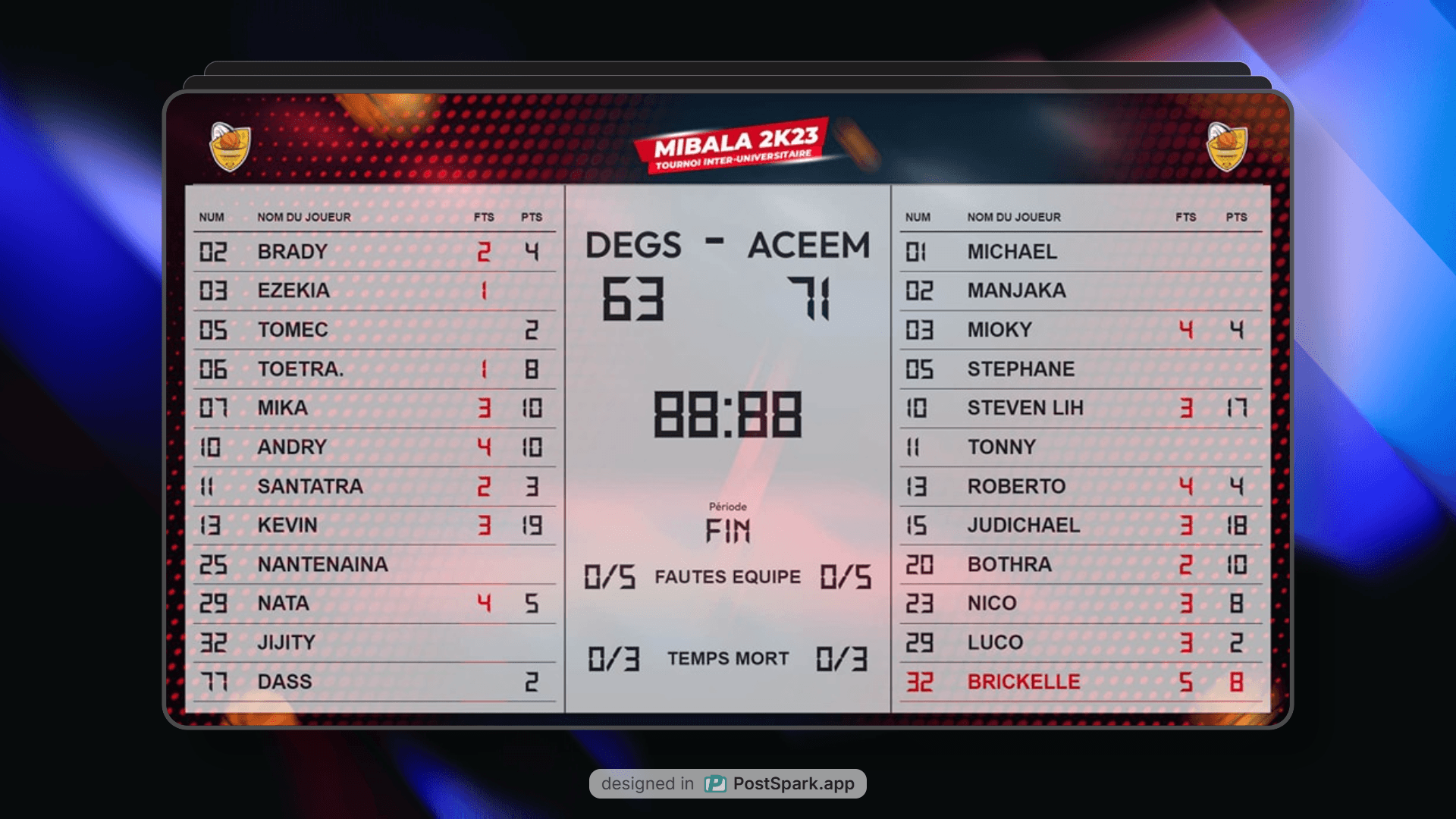Screen dimensions: 1456x819
Task: Select the PTS column header
Action: [x=531, y=217]
